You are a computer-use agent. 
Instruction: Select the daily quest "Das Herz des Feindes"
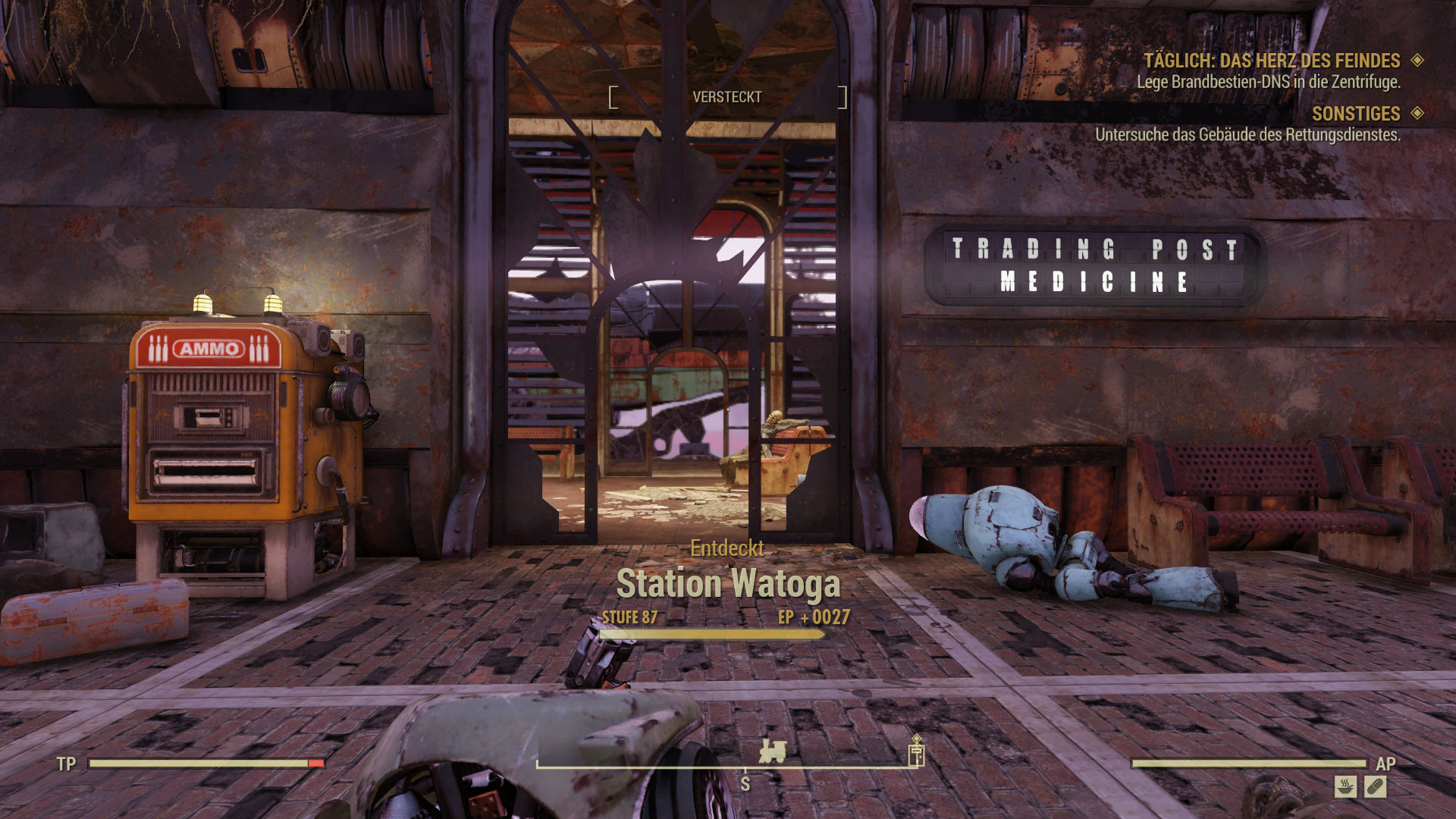point(1272,61)
